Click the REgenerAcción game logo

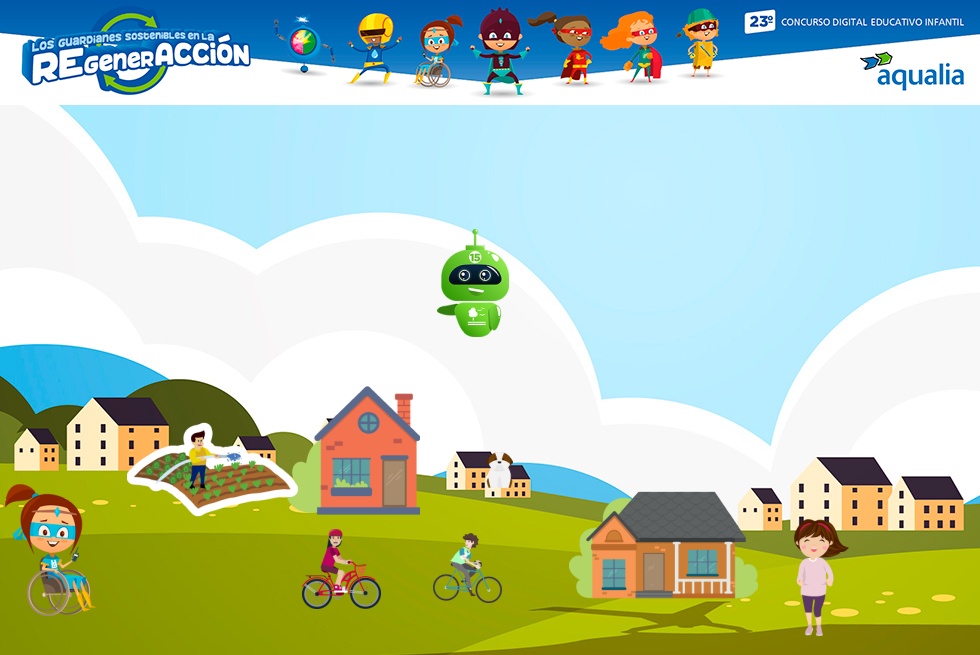click(137, 54)
